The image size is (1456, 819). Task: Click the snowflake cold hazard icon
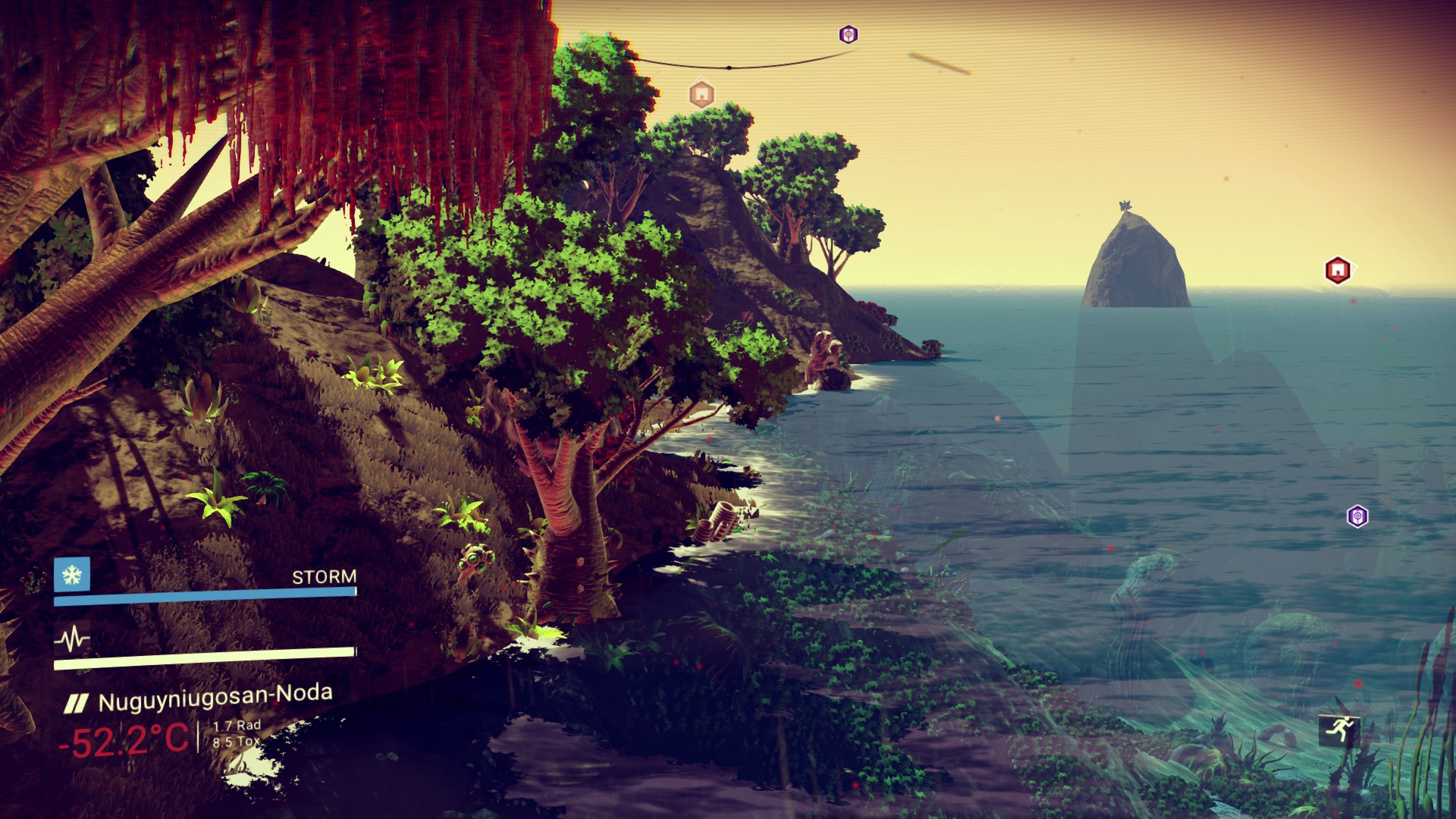pos(72,574)
